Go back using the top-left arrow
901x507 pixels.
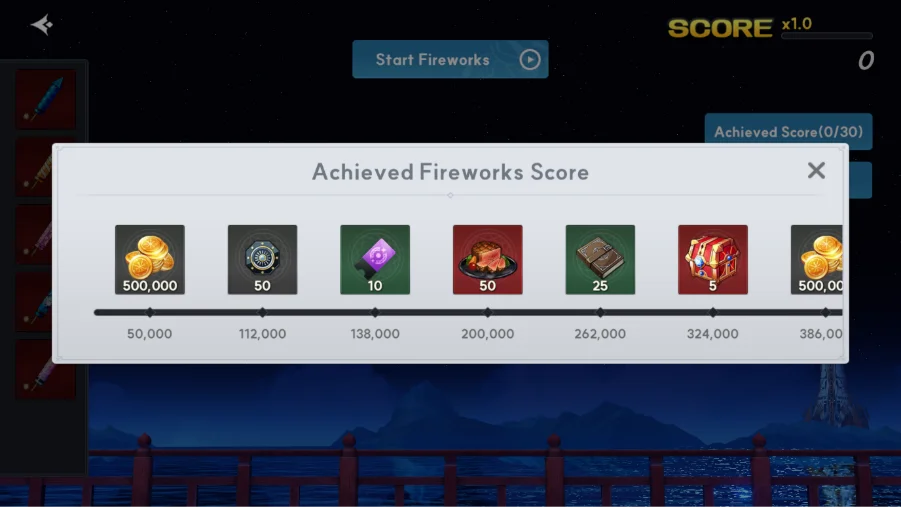41,25
